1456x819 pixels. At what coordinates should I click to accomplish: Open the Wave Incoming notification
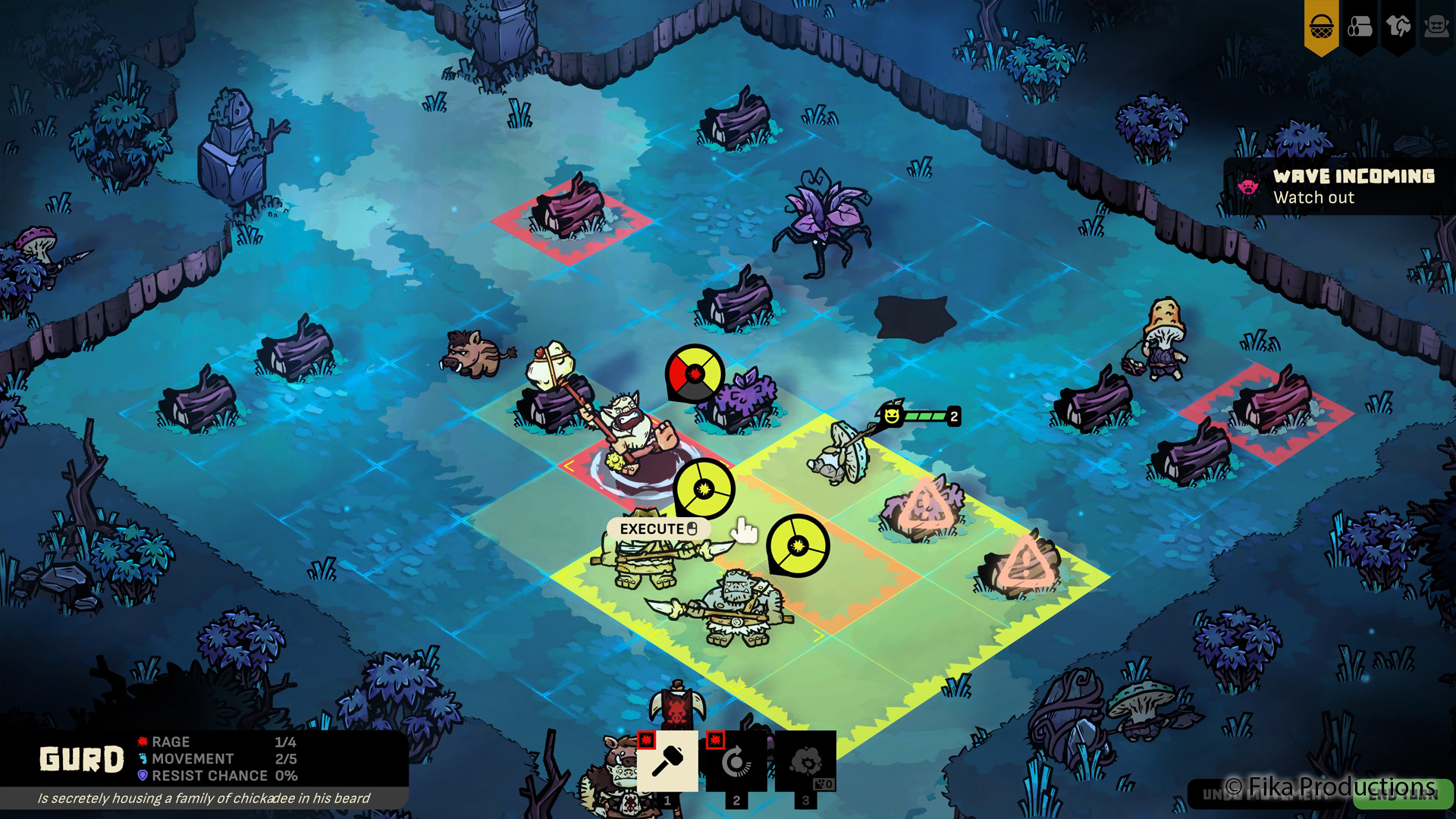click(x=1339, y=187)
